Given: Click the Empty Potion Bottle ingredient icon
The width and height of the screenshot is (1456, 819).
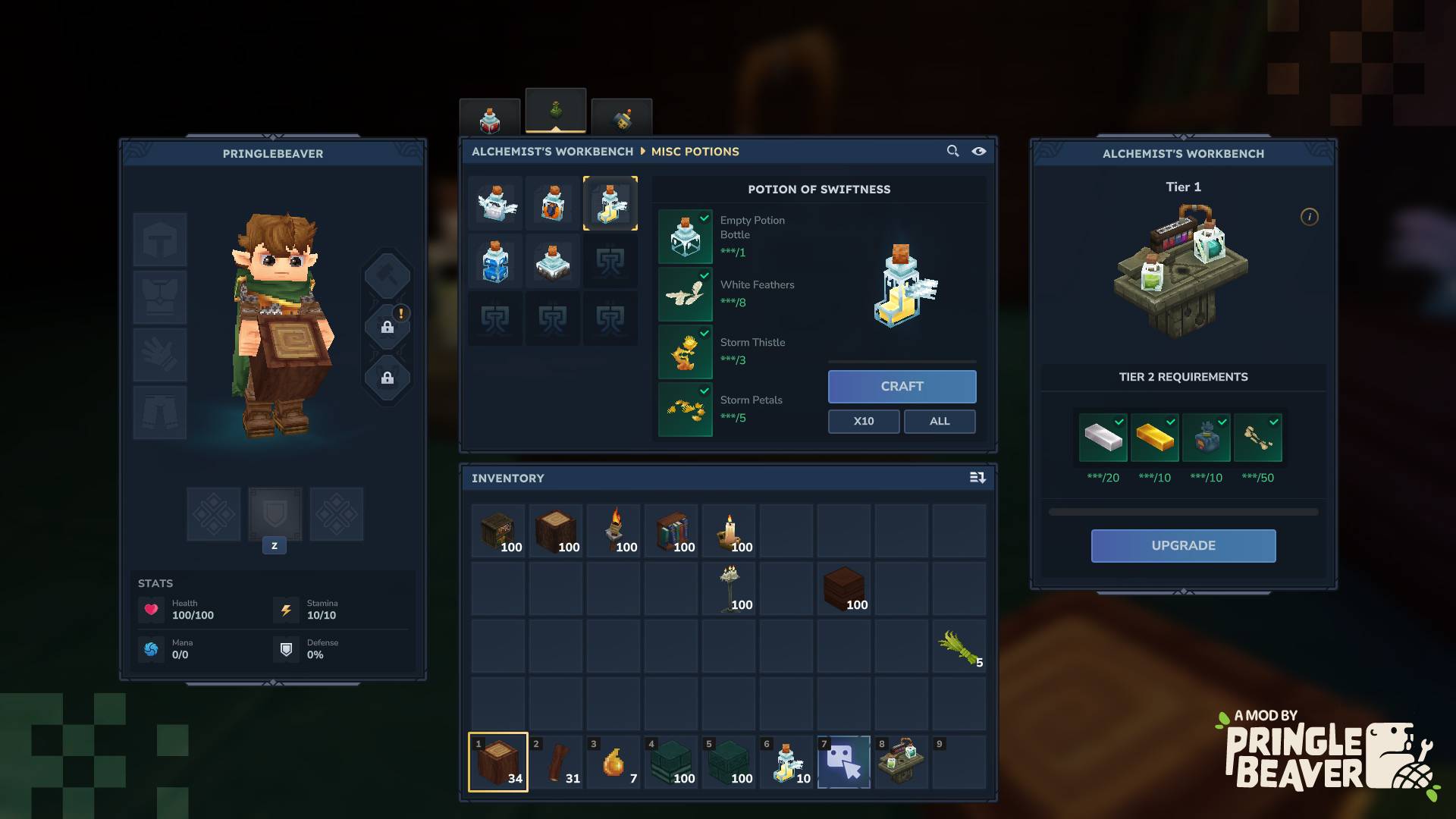Looking at the screenshot, I should point(685,236).
